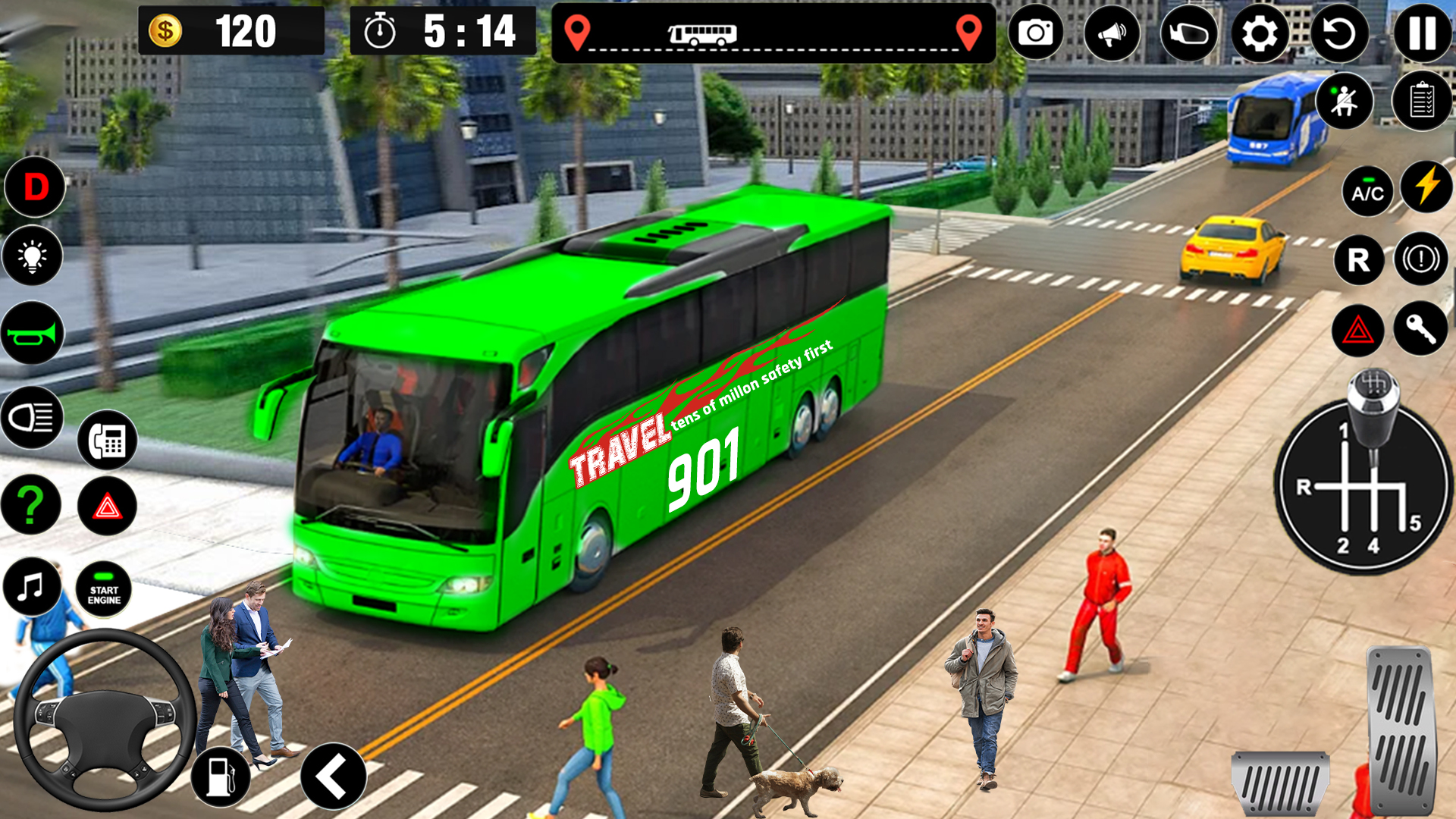1456x819 pixels.
Task: Toggle the seatbelt button
Action: pyautogui.click(x=1345, y=101)
